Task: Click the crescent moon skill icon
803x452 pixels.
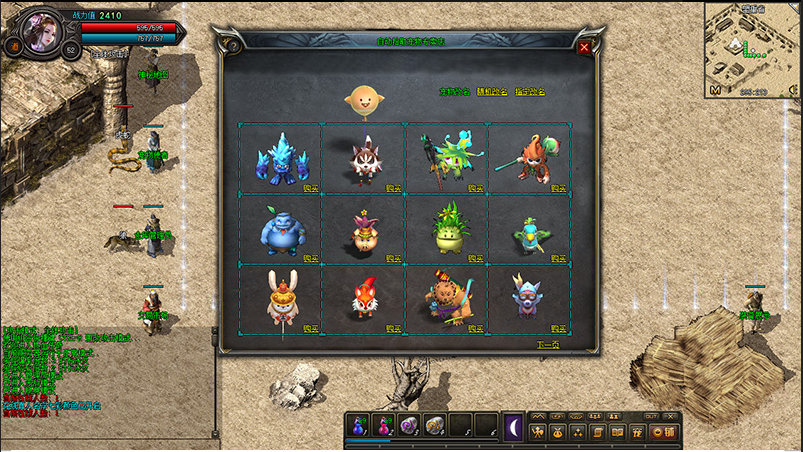Action: click(x=513, y=426)
